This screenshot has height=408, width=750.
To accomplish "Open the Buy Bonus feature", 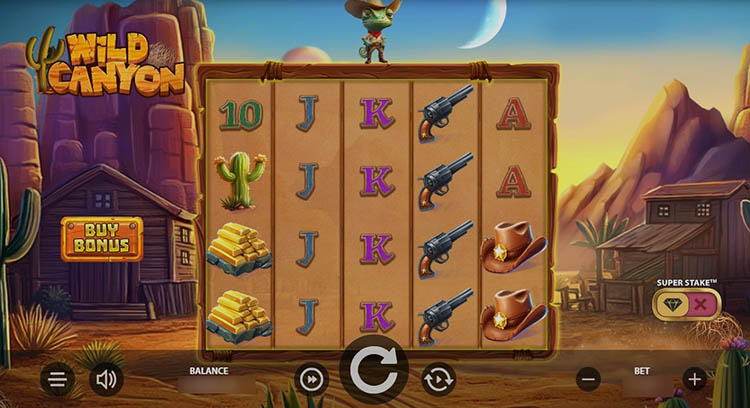I will point(100,238).
